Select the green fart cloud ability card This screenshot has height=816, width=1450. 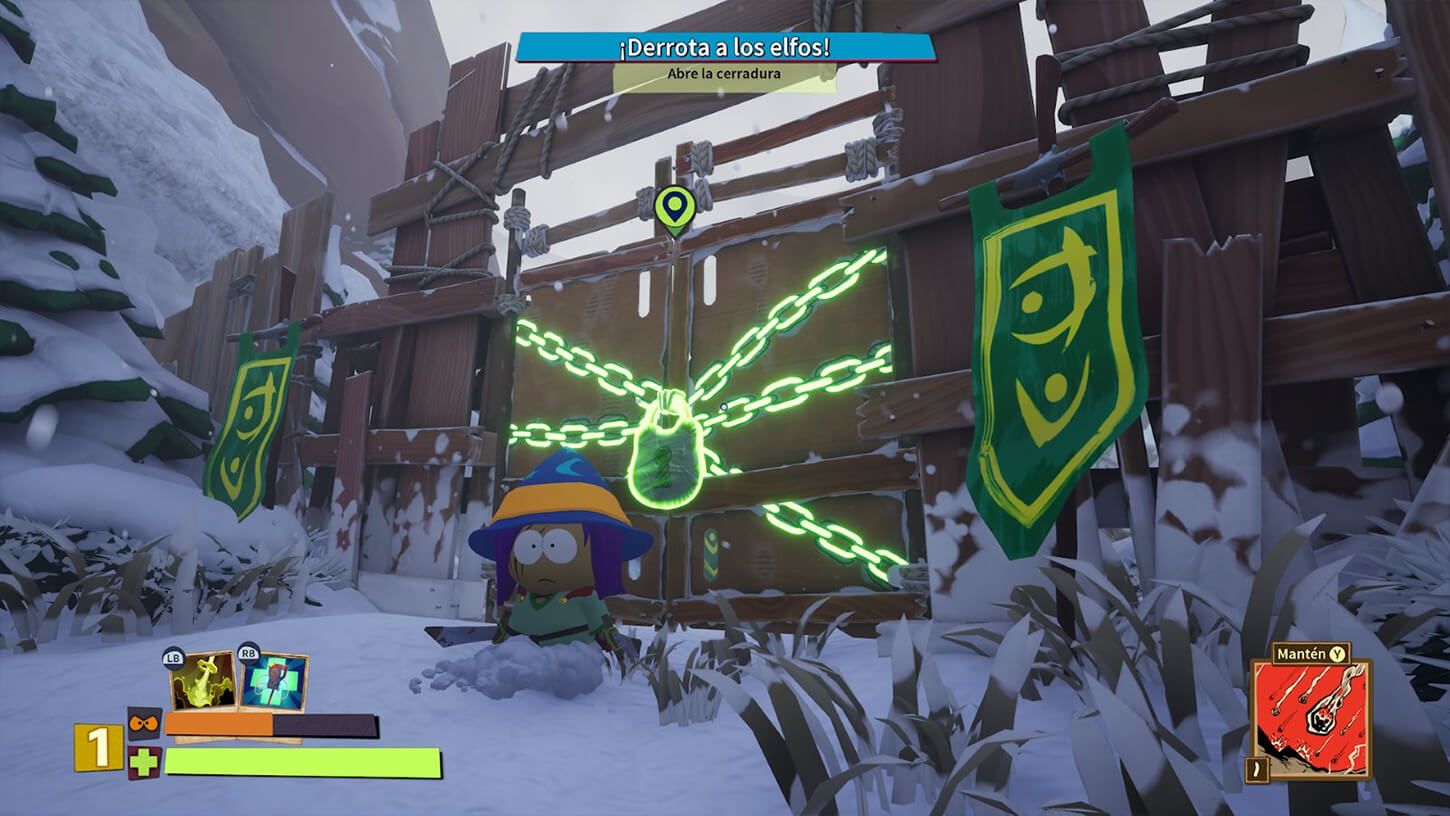point(201,682)
